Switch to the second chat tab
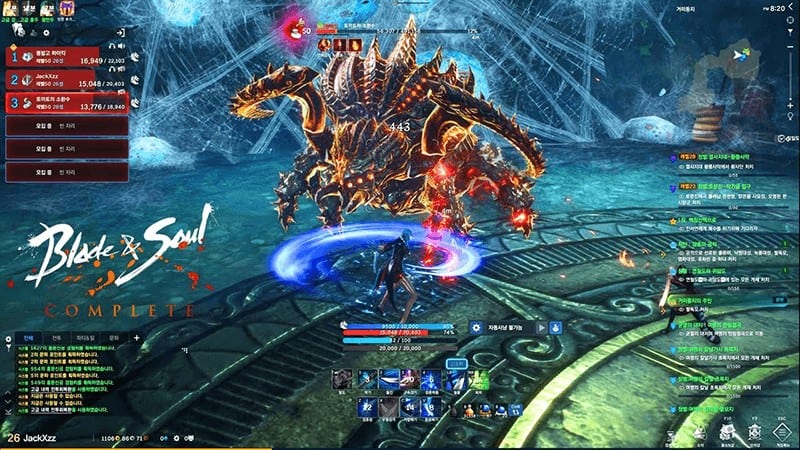 coord(56,338)
